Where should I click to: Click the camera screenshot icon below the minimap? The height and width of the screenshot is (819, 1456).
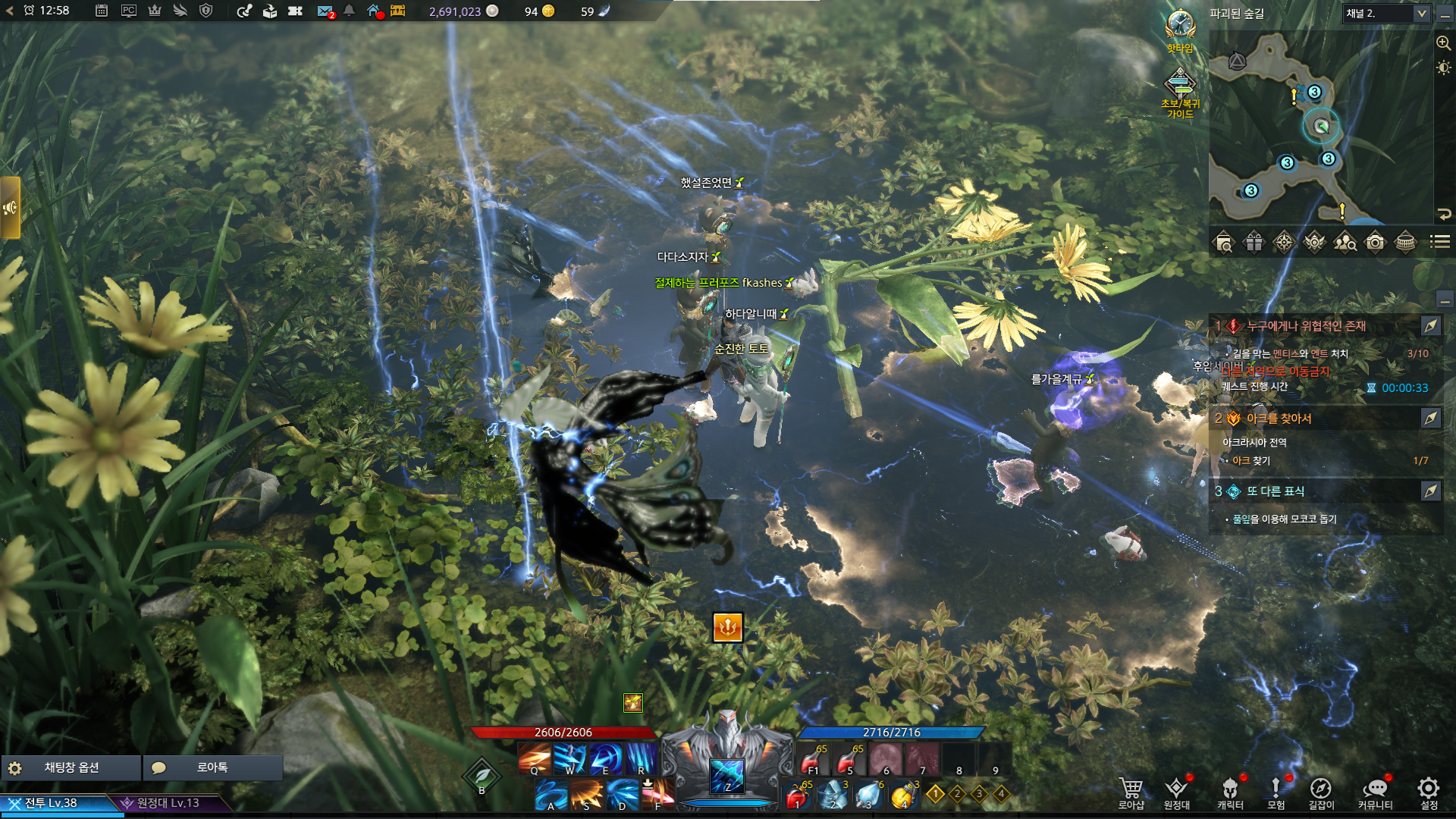1375,242
